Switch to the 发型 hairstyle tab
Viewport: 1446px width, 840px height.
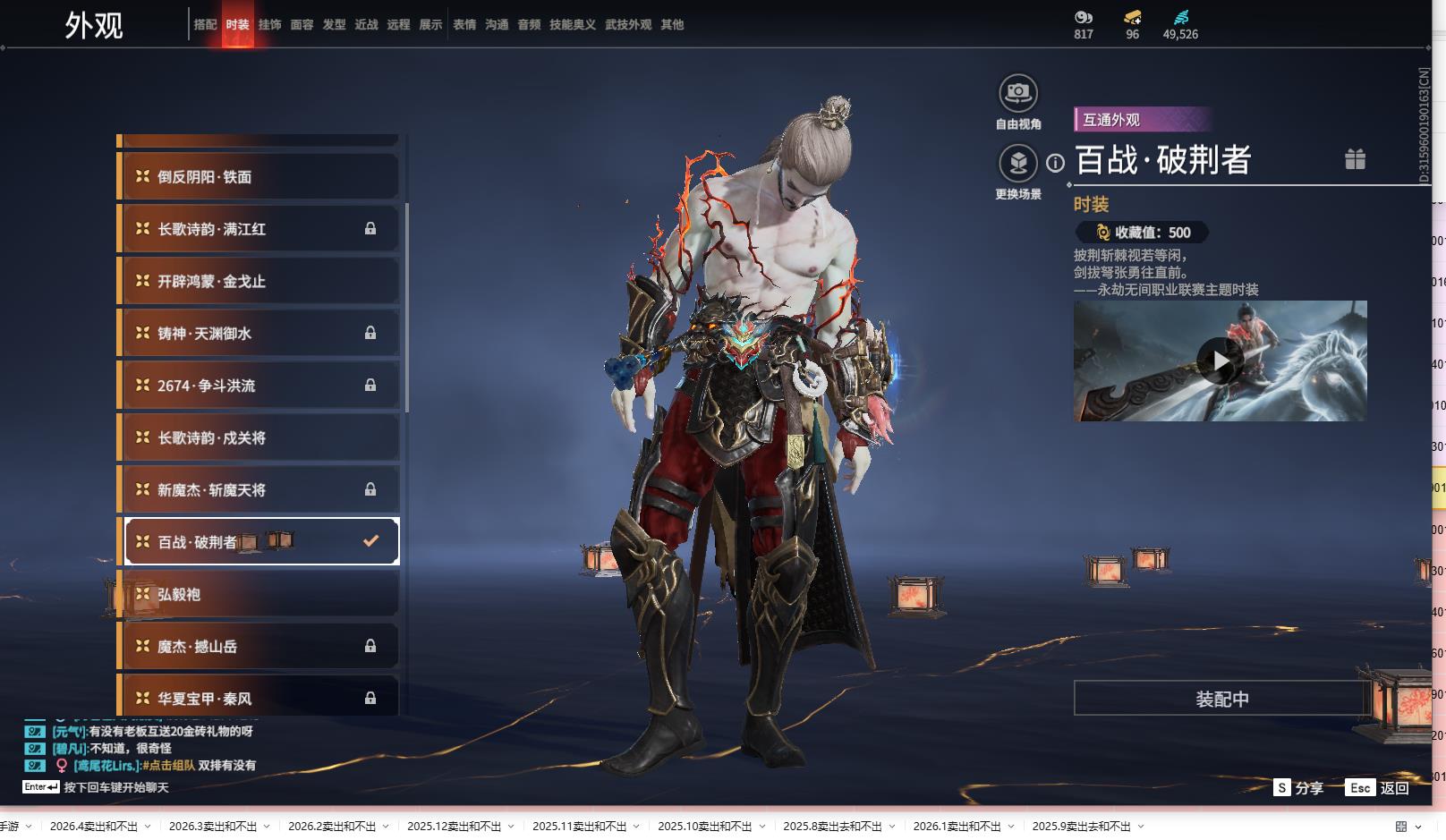[x=334, y=25]
